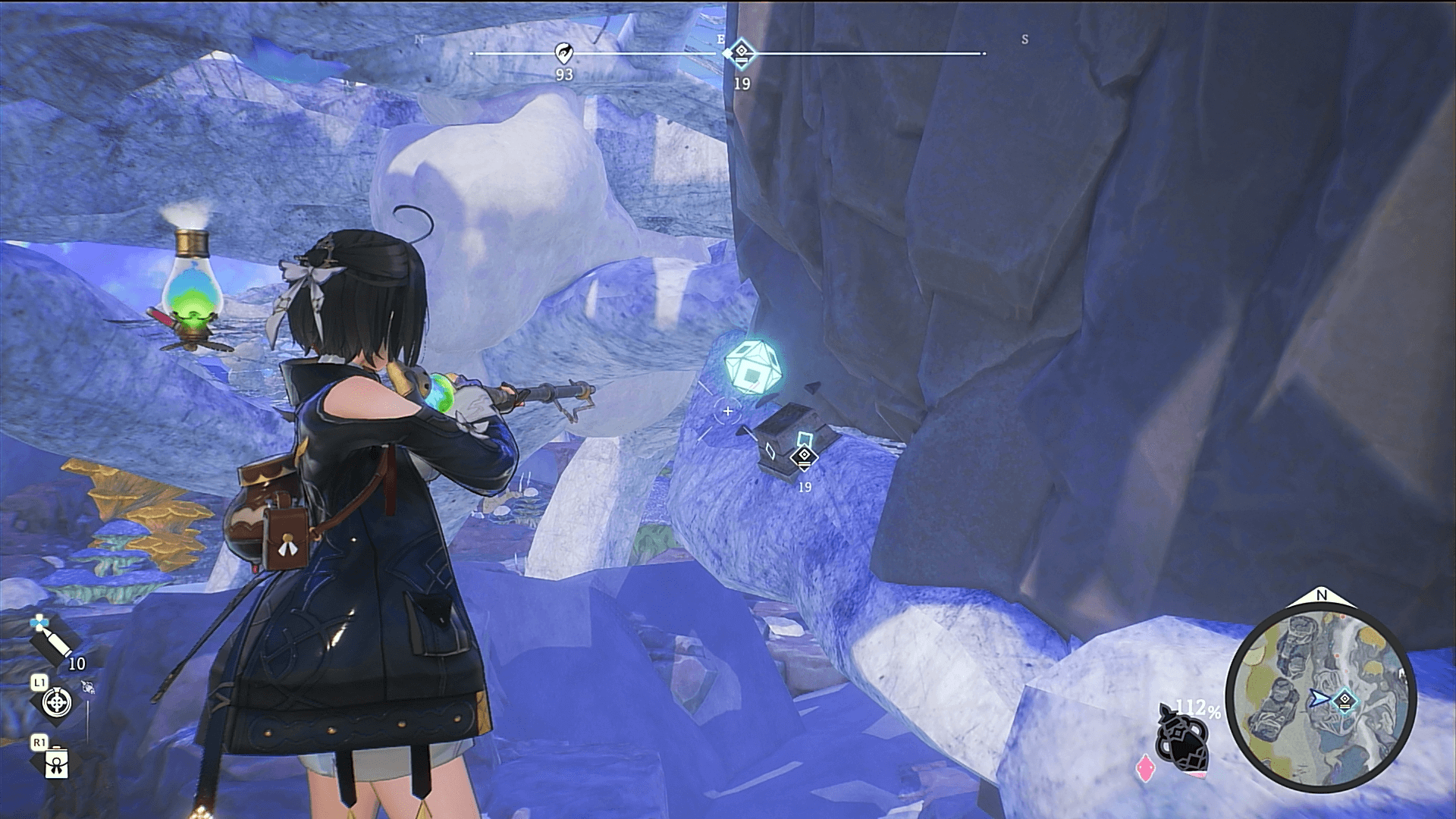Screen dimensions: 1456x819
Task: Activate the crosshair ring aim icon
Action: 56,702
